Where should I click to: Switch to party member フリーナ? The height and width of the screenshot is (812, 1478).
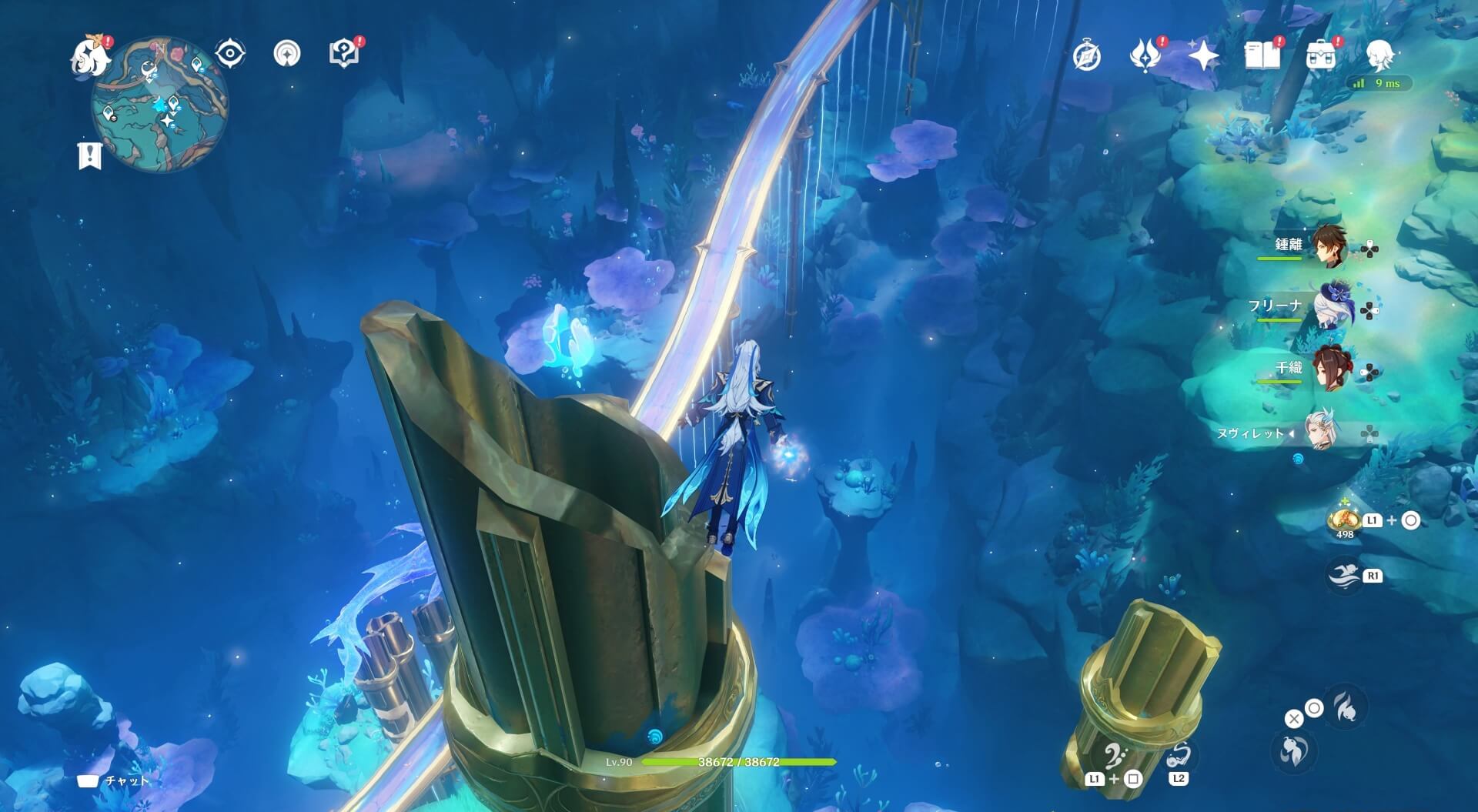click(1327, 308)
